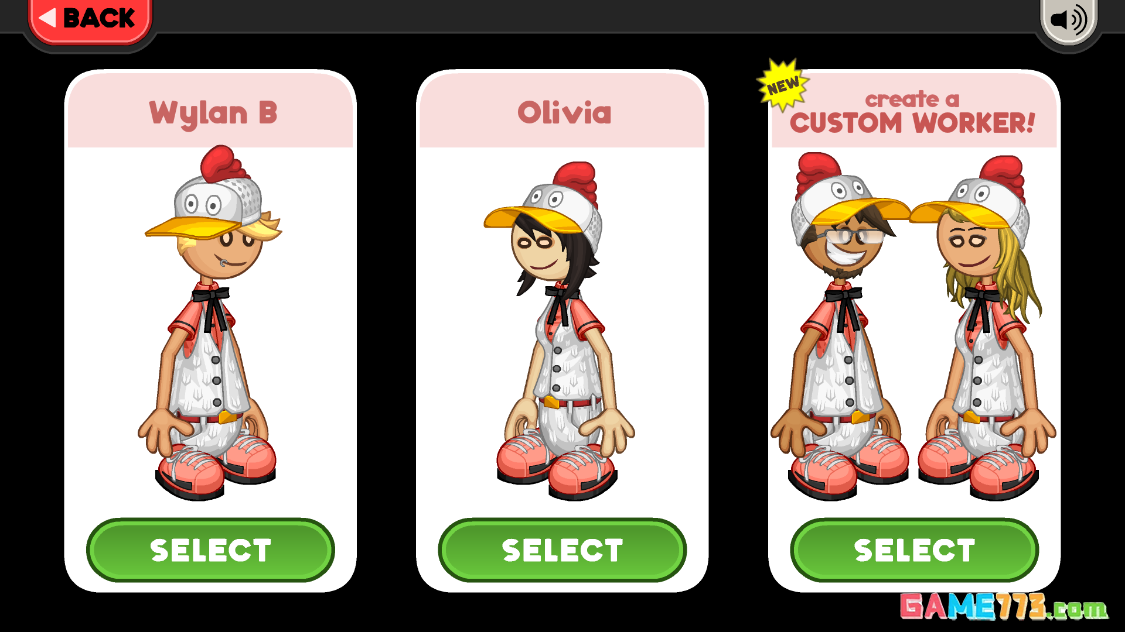Pick the Create a Custom Worker card
Viewport: 1125px width, 632px height.
pos(914,320)
